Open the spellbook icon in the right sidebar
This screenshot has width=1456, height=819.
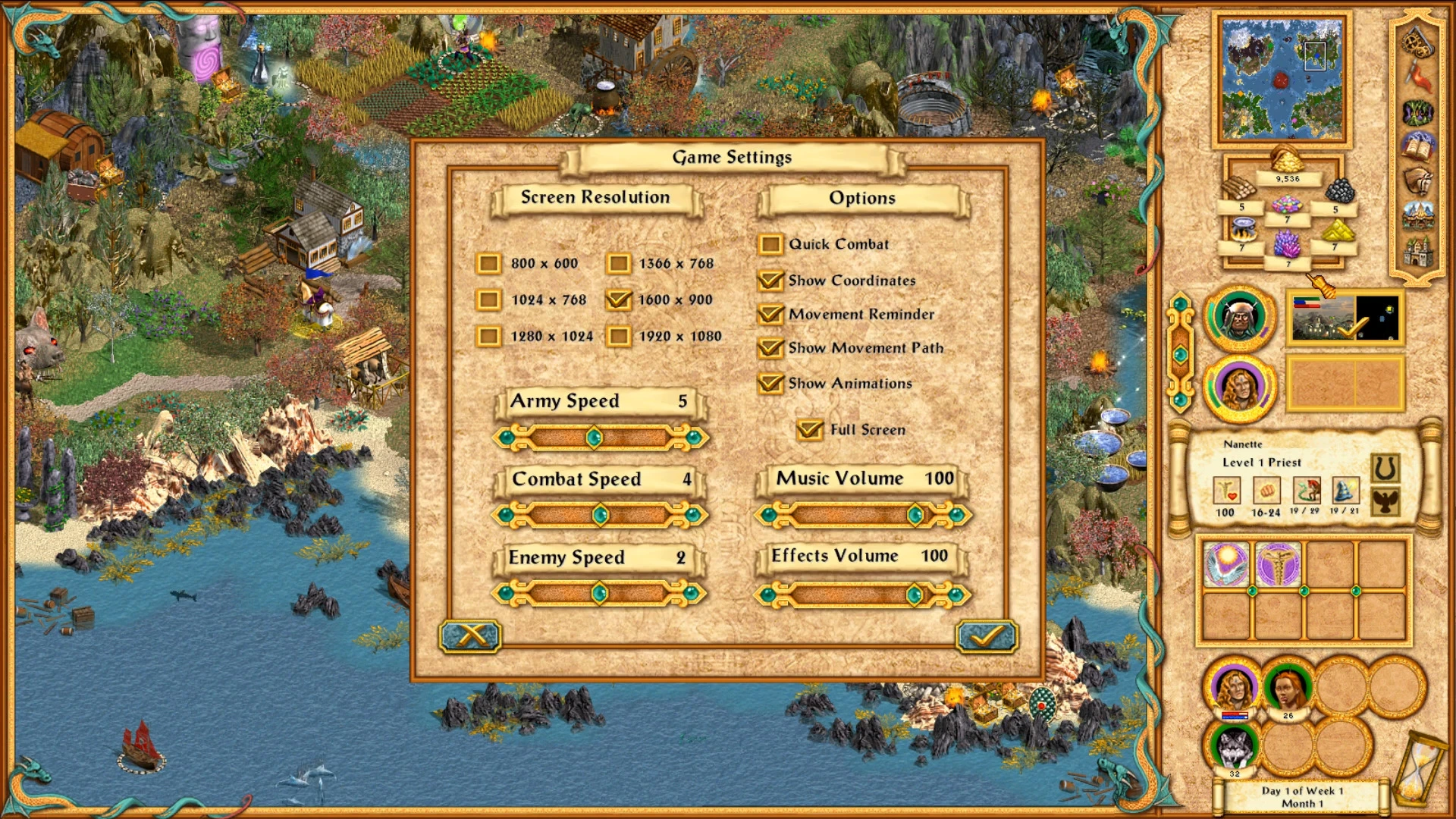[1417, 146]
